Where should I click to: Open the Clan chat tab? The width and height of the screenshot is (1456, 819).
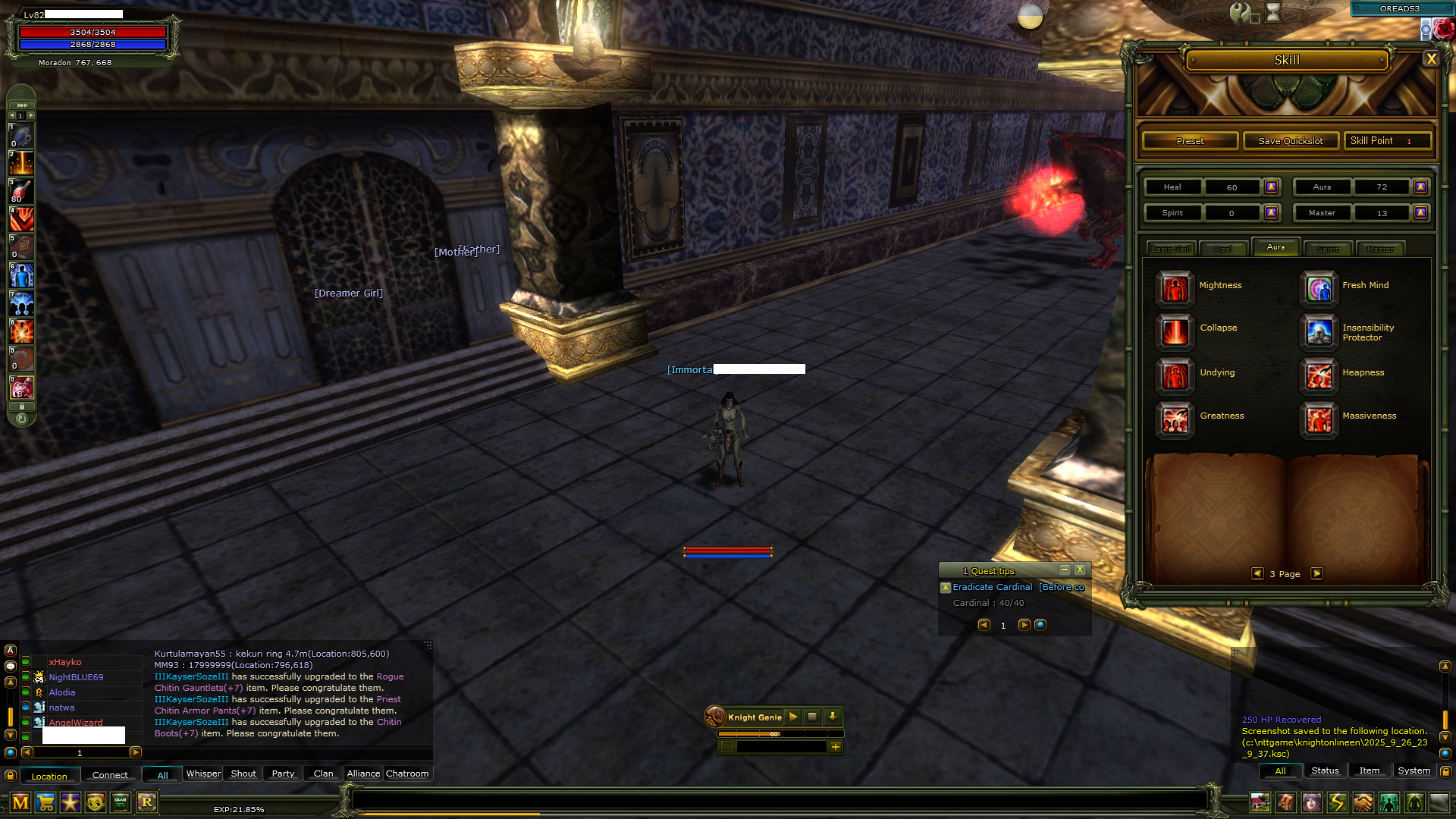tap(323, 773)
